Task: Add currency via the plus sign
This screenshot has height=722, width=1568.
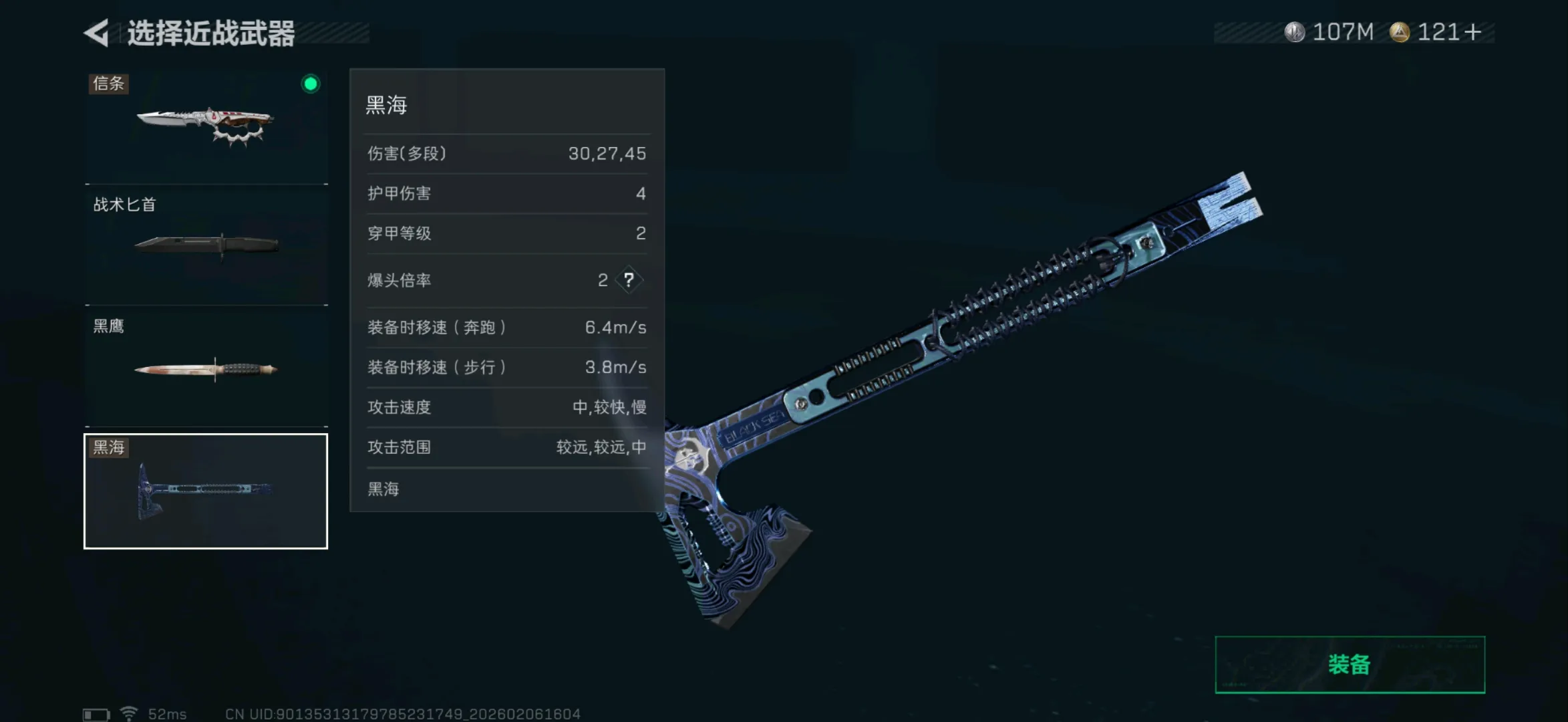Action: (x=1473, y=32)
